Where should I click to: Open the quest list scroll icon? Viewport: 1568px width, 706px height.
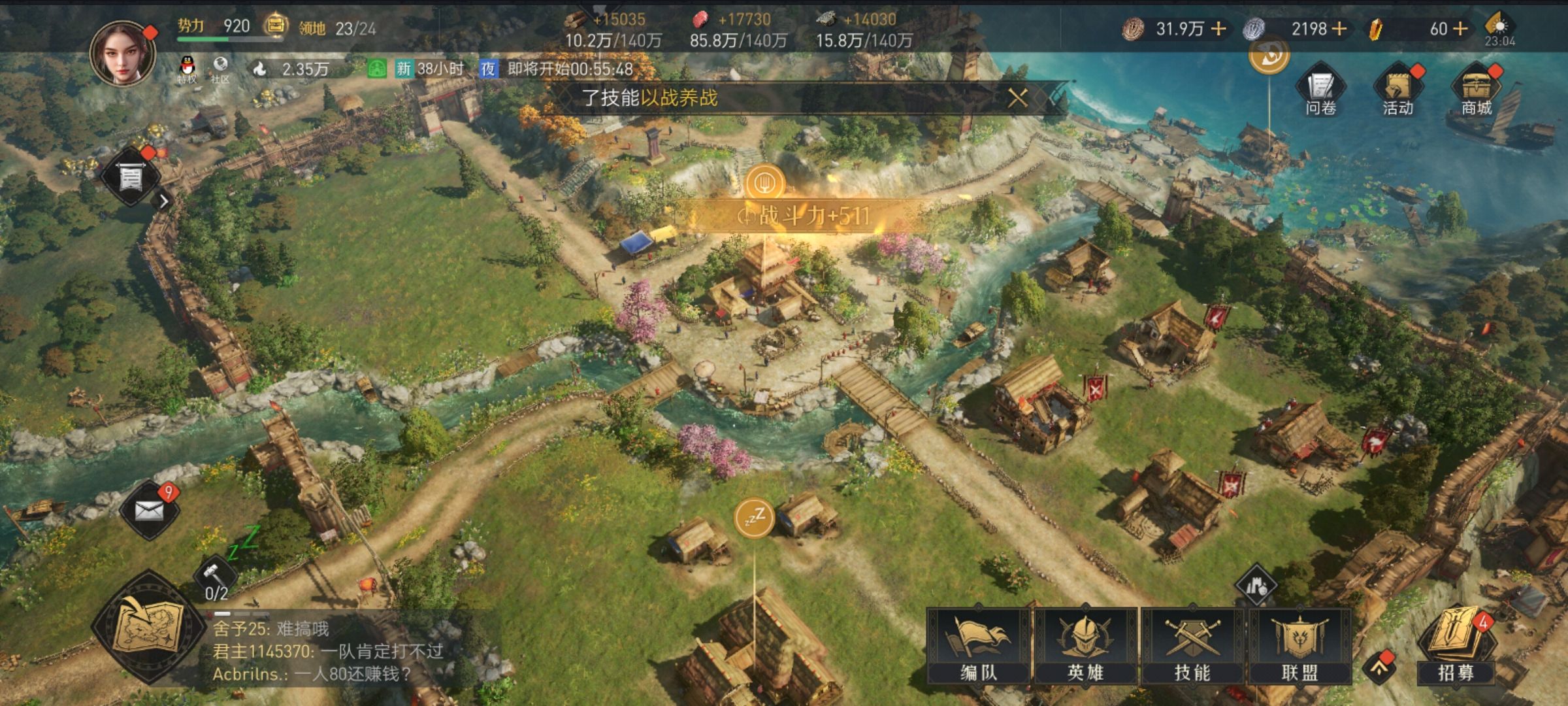click(x=130, y=176)
